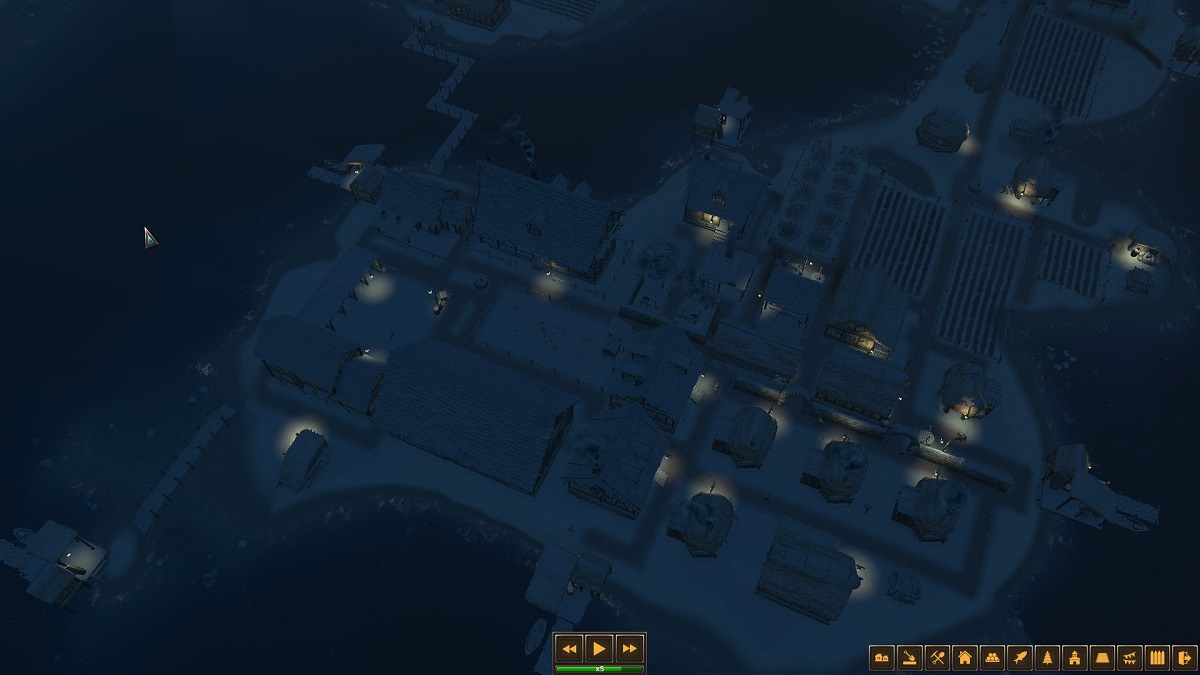The width and height of the screenshot is (1200, 675).
Task: Speed up with the fast-forward button
Action: (629, 648)
